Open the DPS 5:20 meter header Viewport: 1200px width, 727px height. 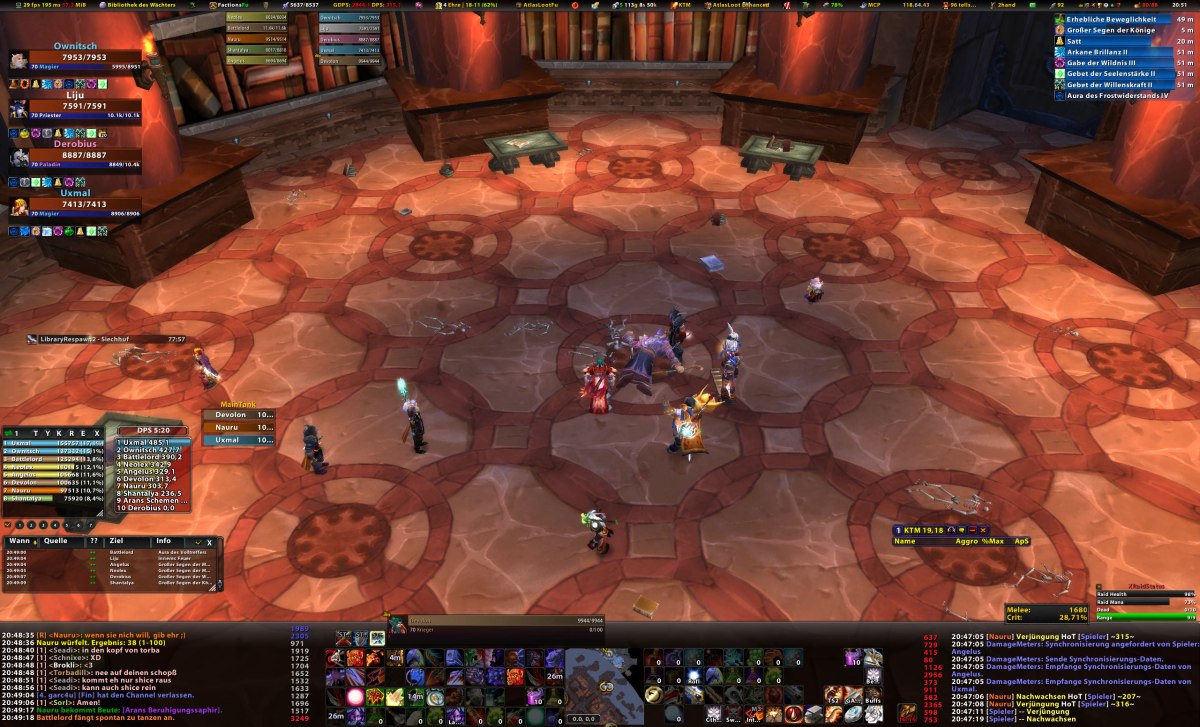(x=153, y=431)
